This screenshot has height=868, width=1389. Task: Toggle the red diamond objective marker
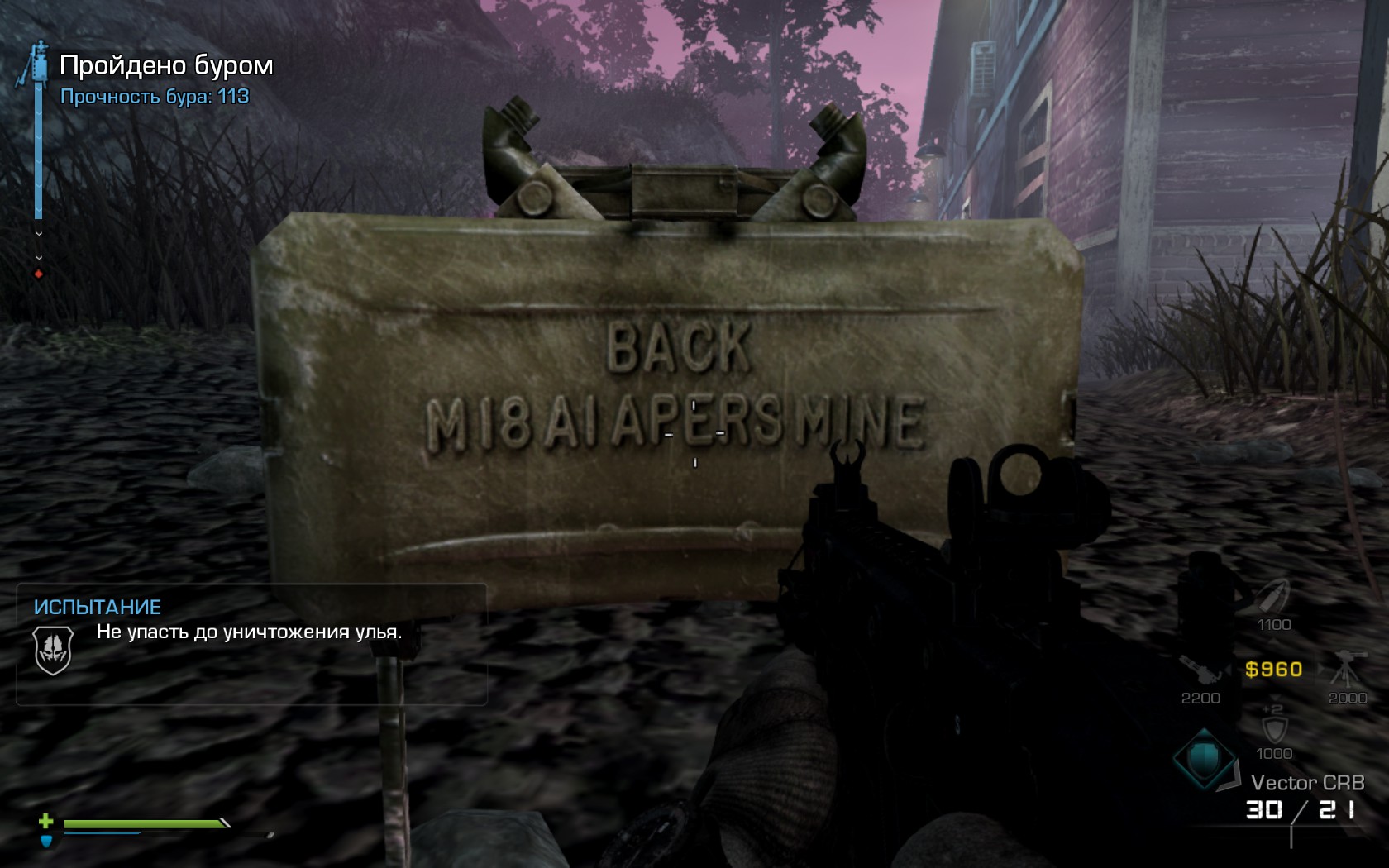click(38, 274)
